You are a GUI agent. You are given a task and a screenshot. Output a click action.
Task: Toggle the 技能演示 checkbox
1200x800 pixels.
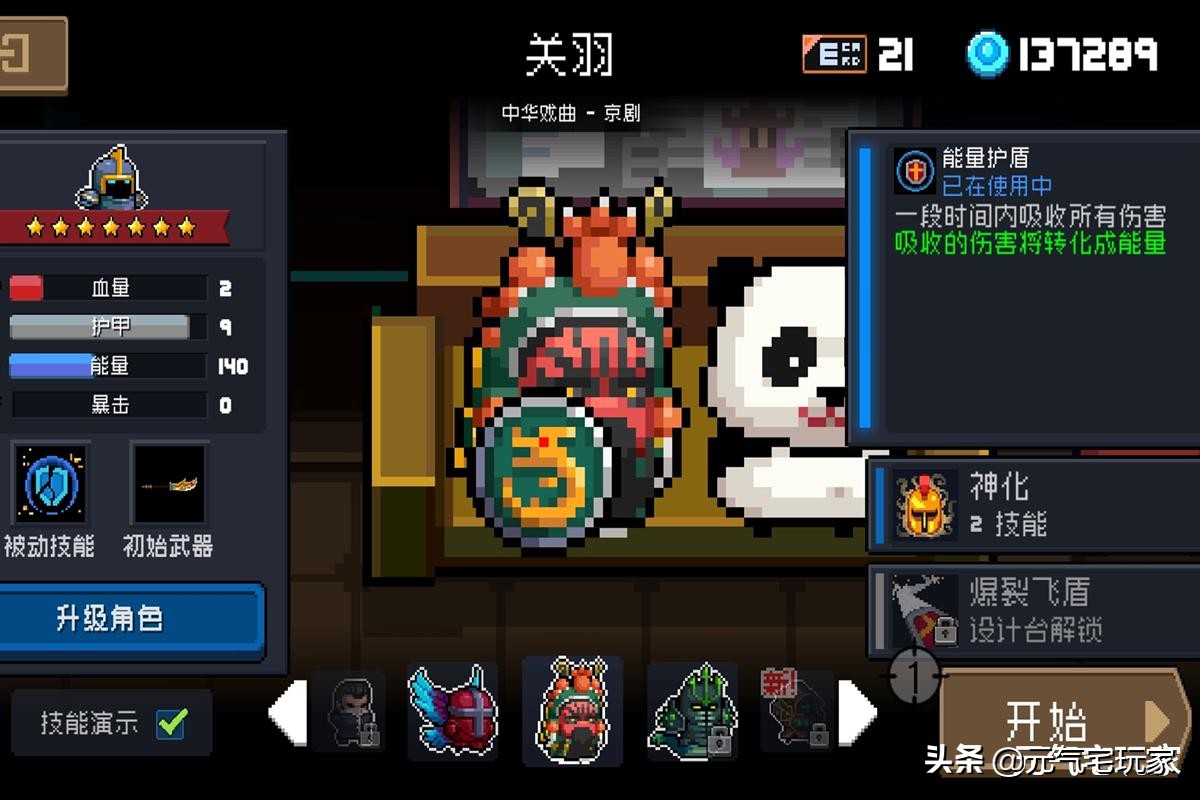[172, 722]
